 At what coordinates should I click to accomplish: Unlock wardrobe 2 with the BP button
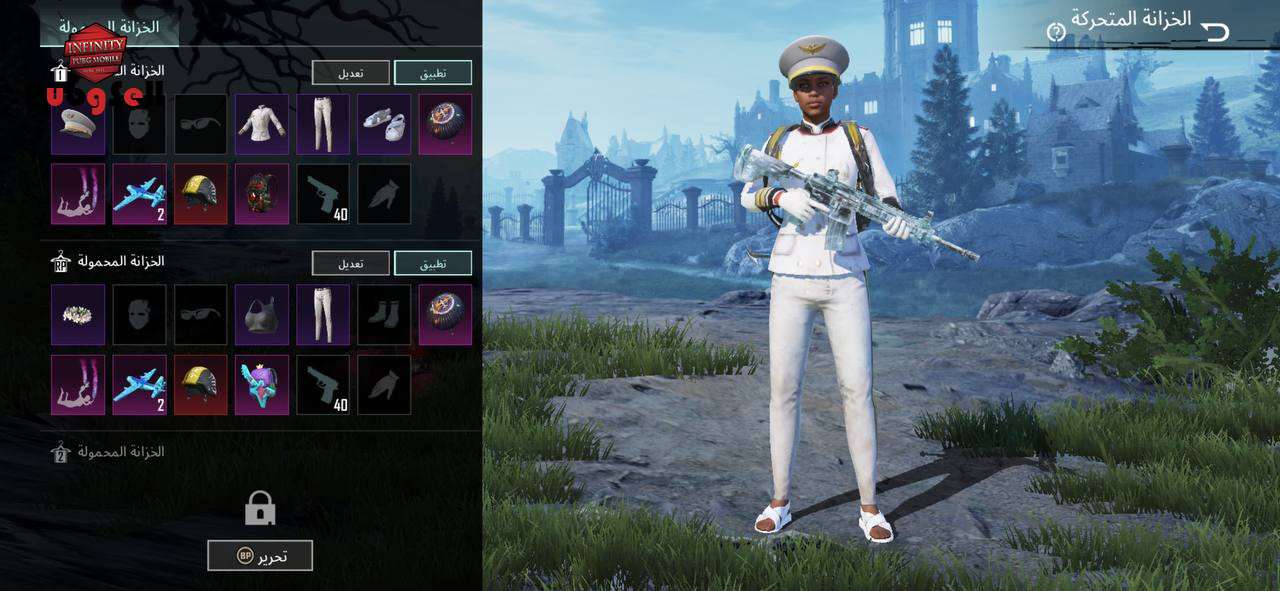[x=260, y=556]
